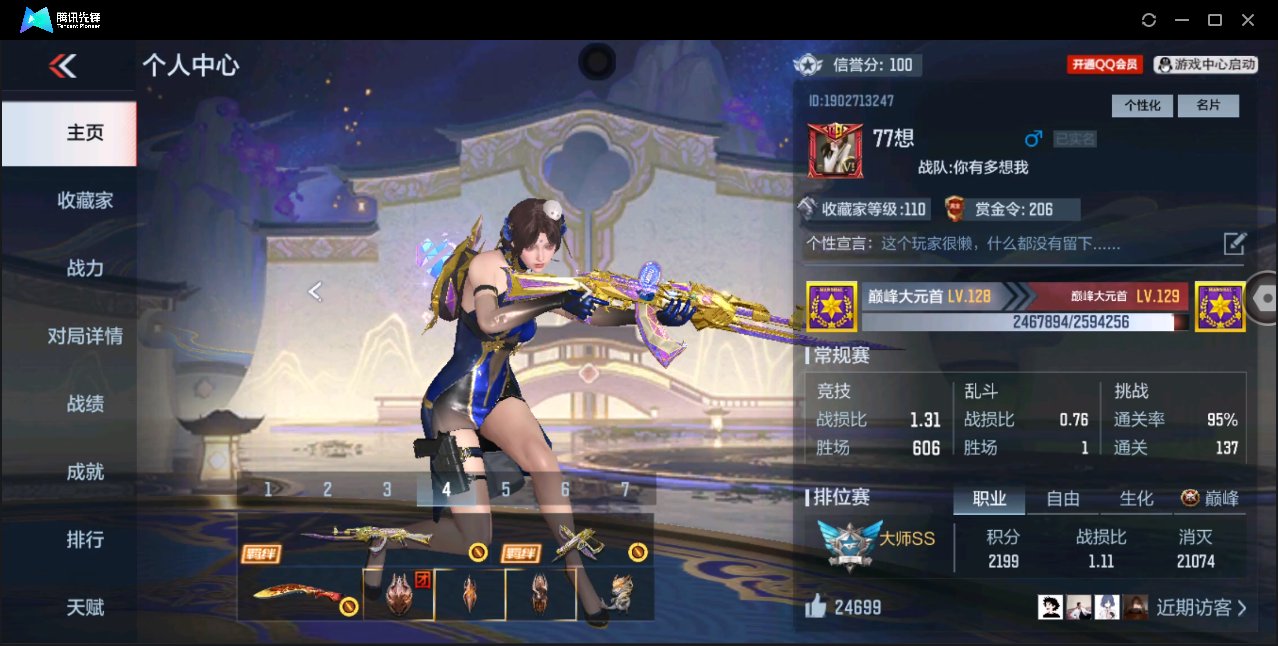1278x646 pixels.
Task: Go back with the double-arrow button
Action: coord(62,66)
